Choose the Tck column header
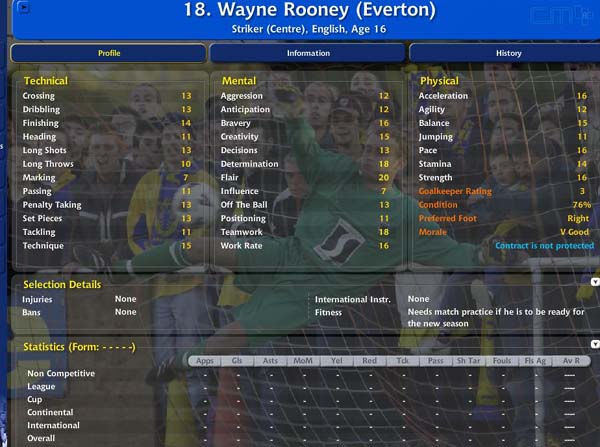The width and height of the screenshot is (600, 447). (402, 361)
